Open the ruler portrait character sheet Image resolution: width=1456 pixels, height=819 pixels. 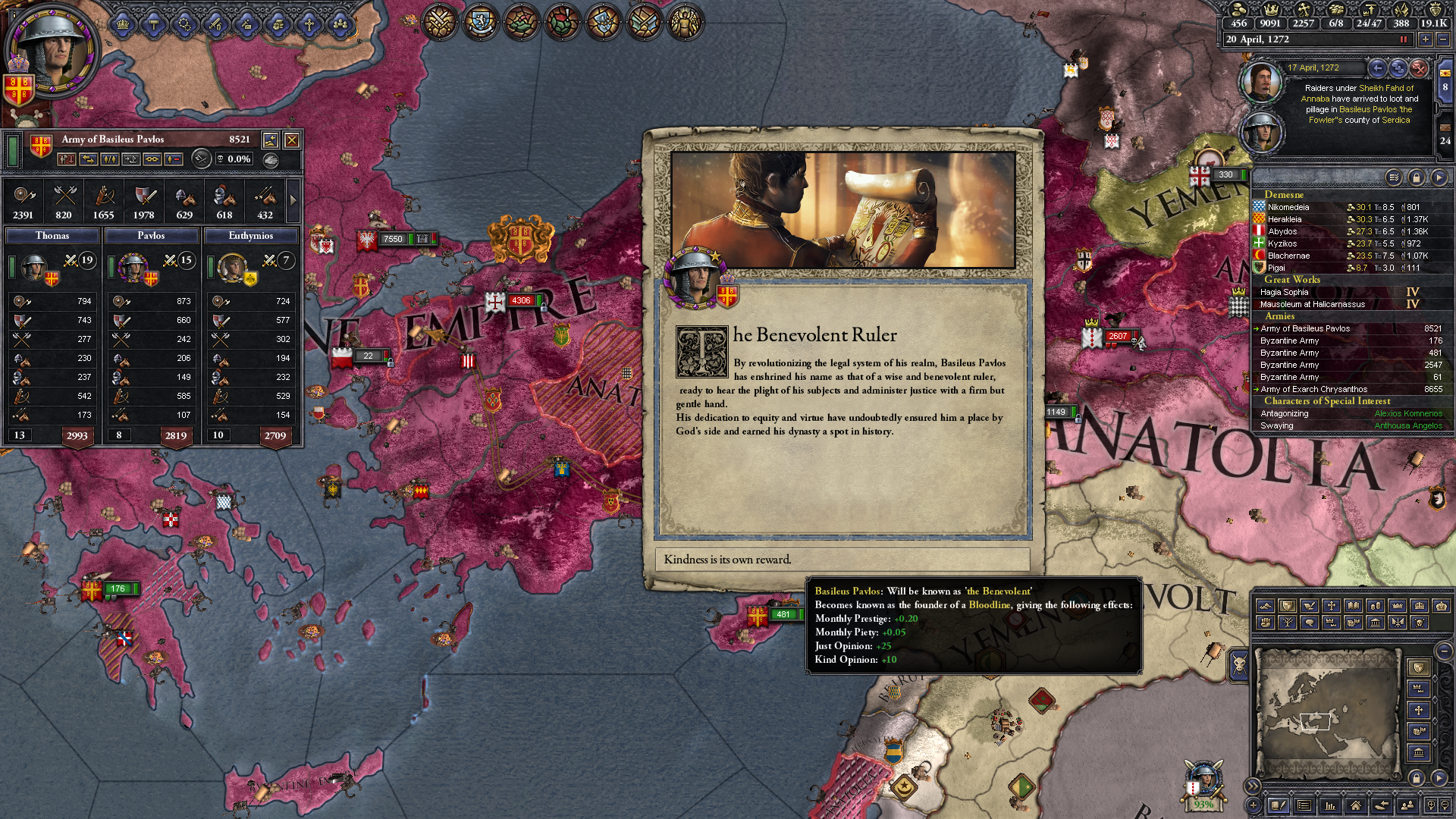click(52, 52)
